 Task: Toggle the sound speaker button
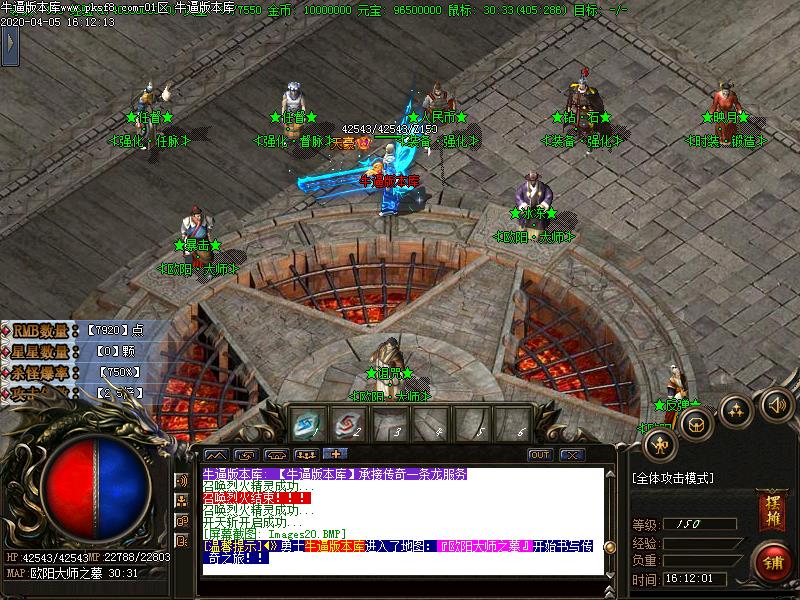[775, 405]
